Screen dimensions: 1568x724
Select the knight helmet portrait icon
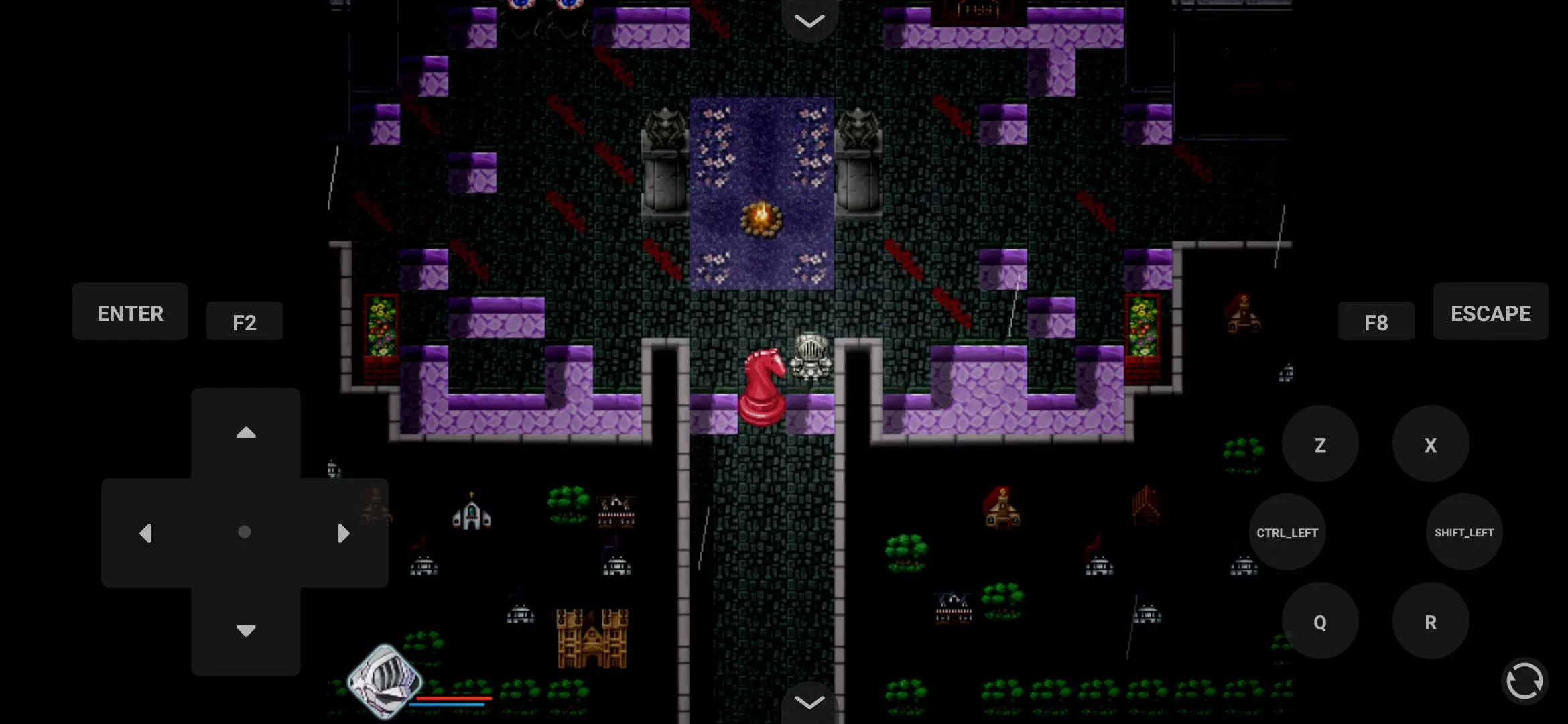pos(385,680)
